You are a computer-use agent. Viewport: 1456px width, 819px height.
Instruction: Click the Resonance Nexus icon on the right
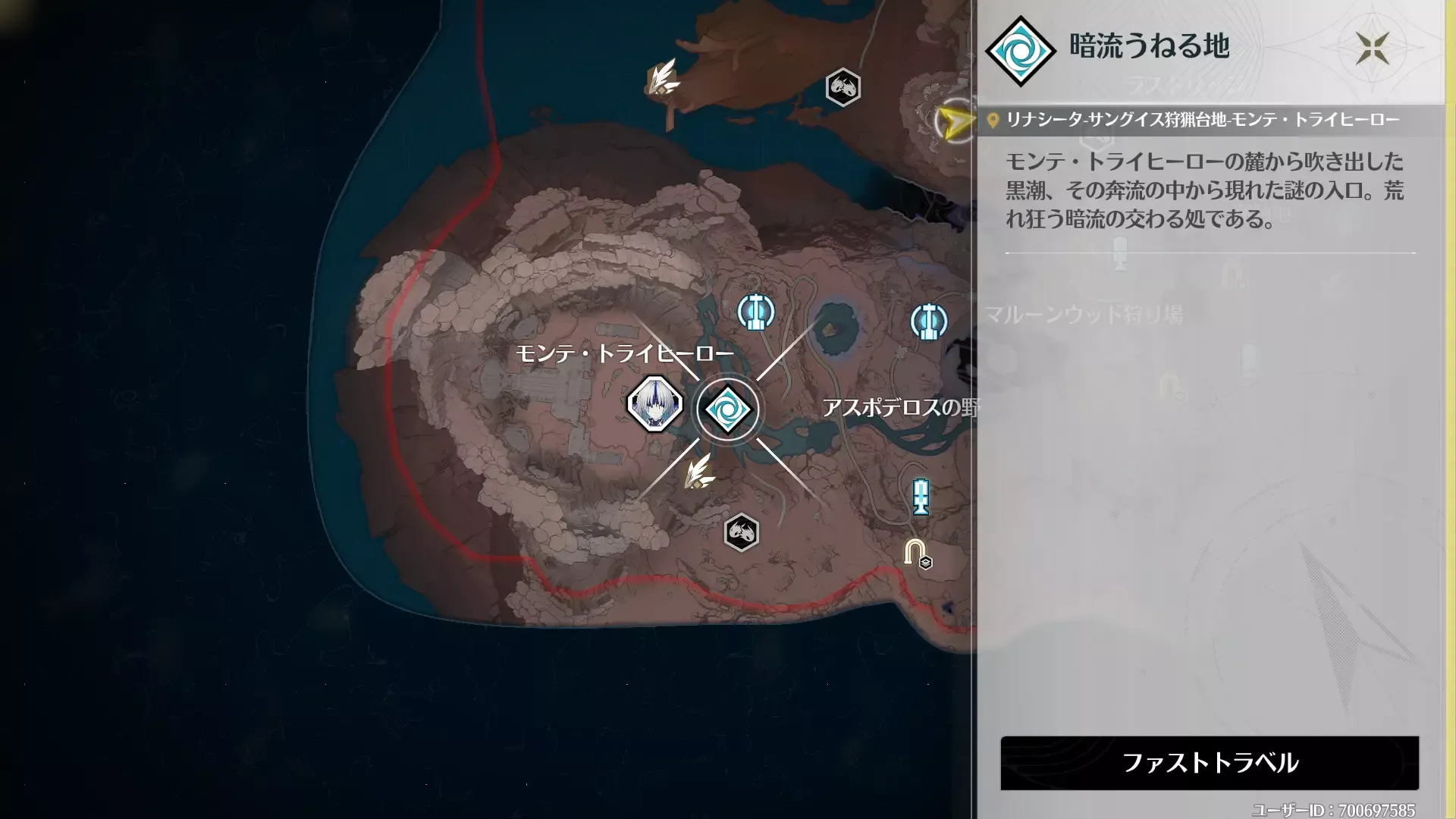click(x=927, y=321)
